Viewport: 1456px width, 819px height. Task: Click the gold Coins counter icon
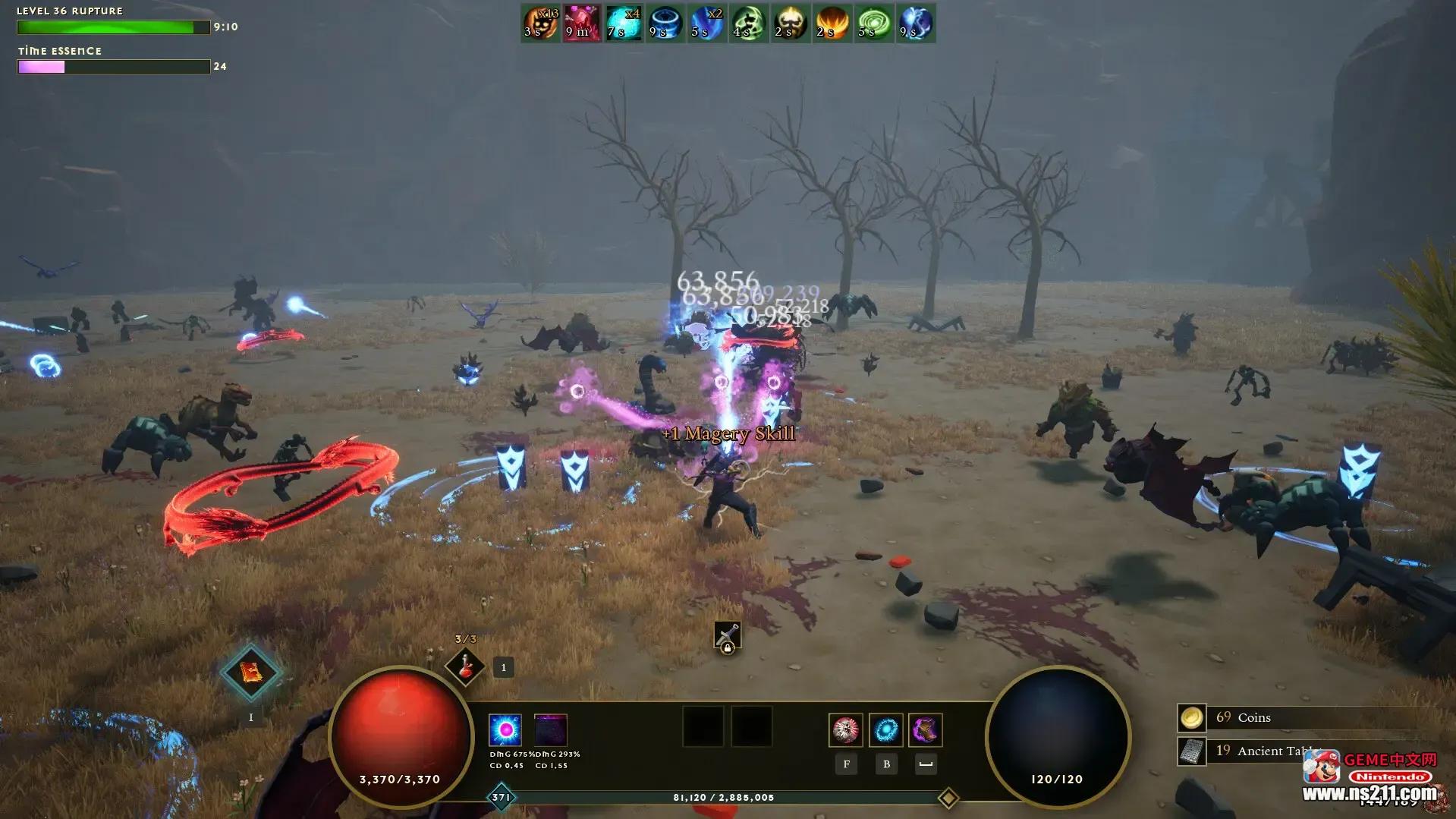[x=1191, y=717]
